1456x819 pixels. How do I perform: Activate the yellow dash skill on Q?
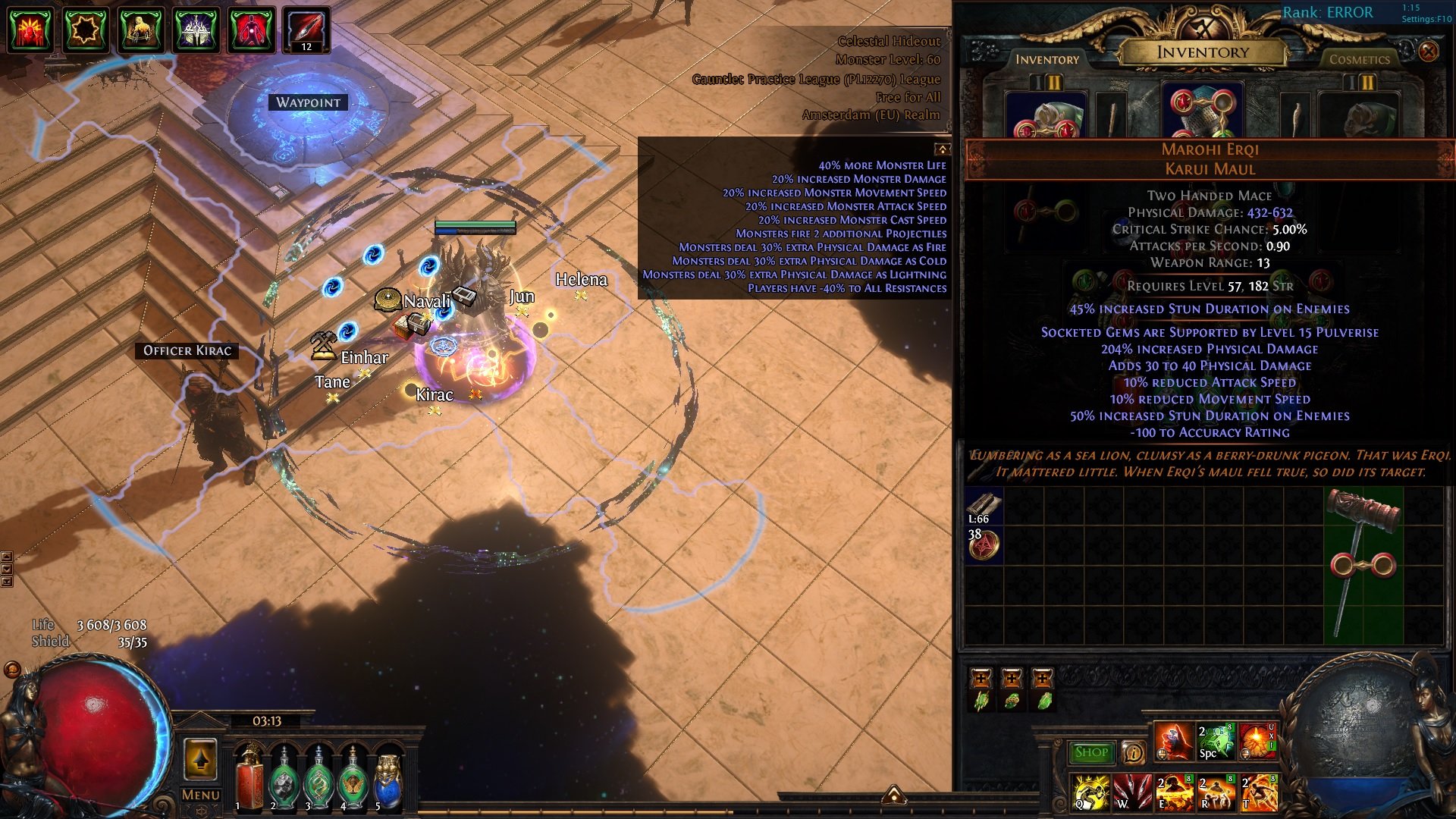click(x=1090, y=792)
